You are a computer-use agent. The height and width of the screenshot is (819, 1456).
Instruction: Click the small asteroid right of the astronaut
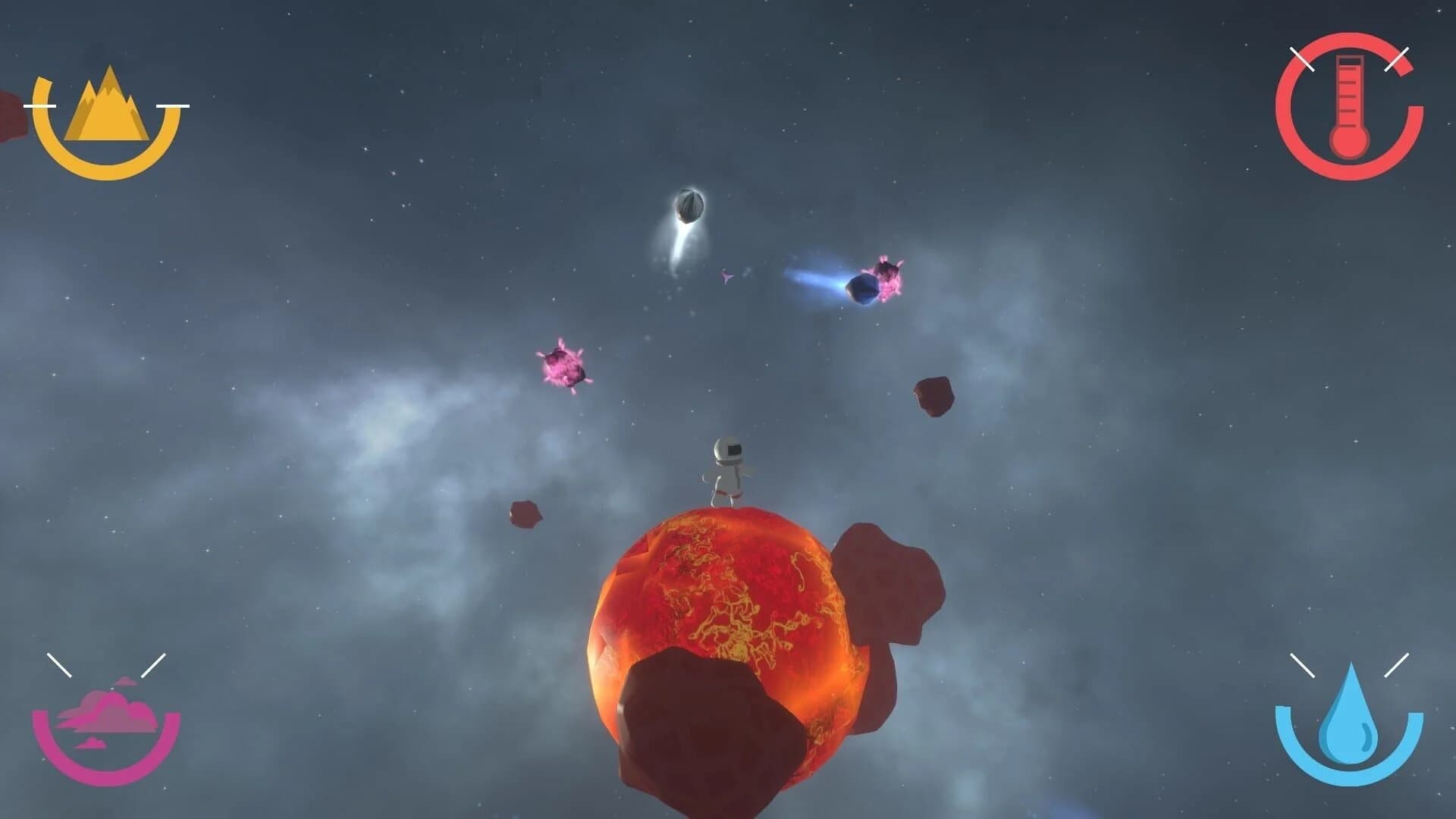(x=933, y=398)
